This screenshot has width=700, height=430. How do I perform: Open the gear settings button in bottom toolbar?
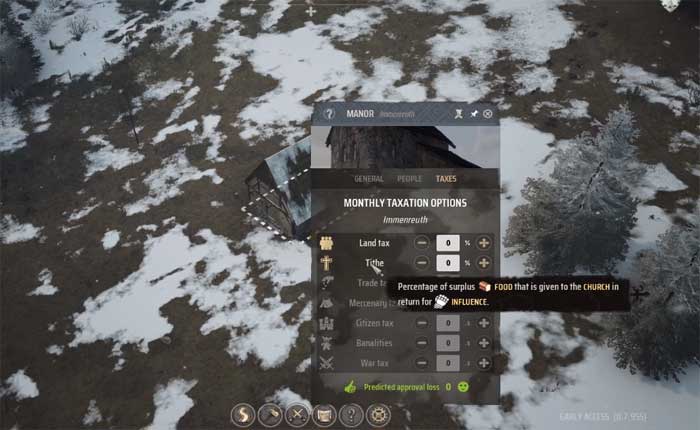tap(377, 414)
